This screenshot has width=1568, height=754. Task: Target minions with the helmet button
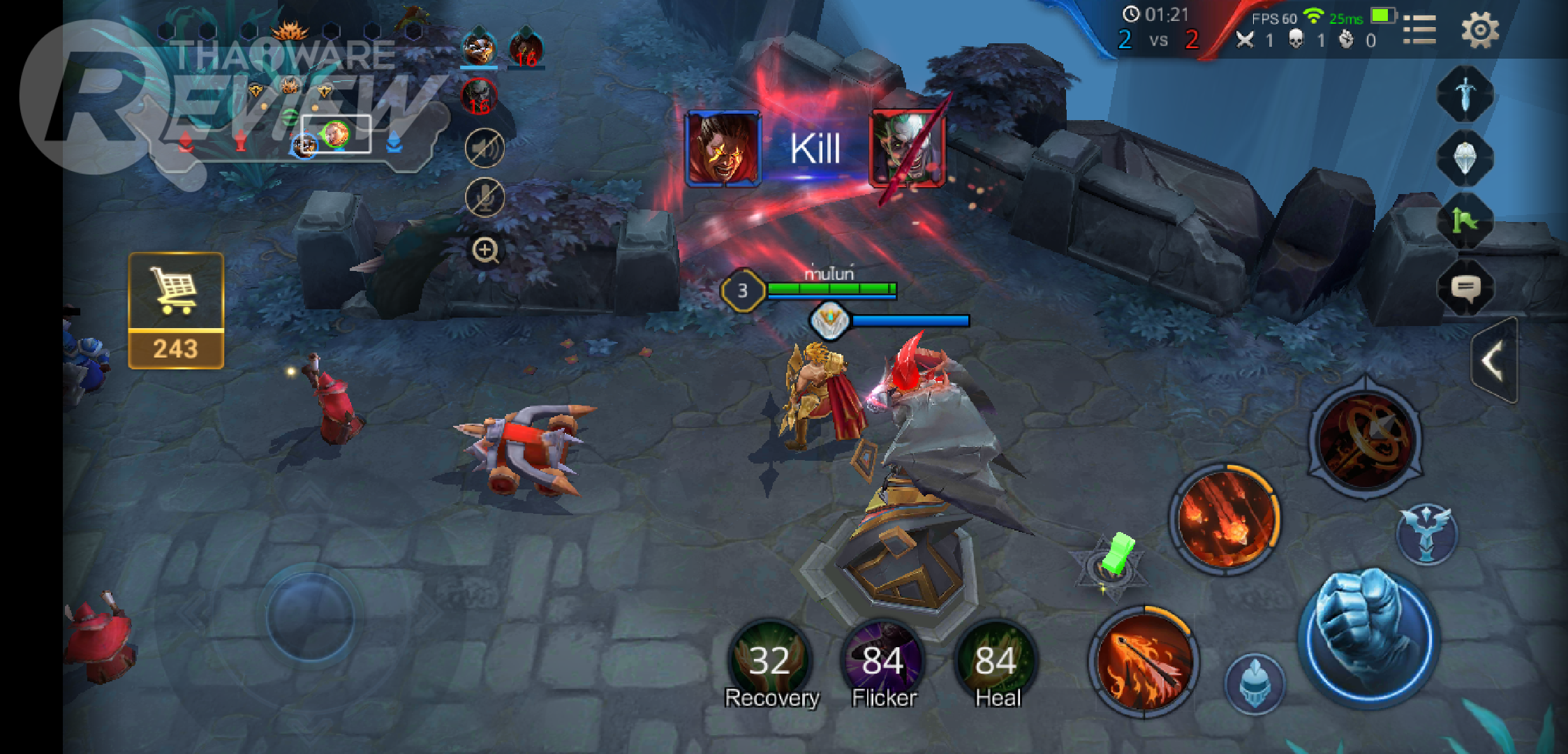1255,683
